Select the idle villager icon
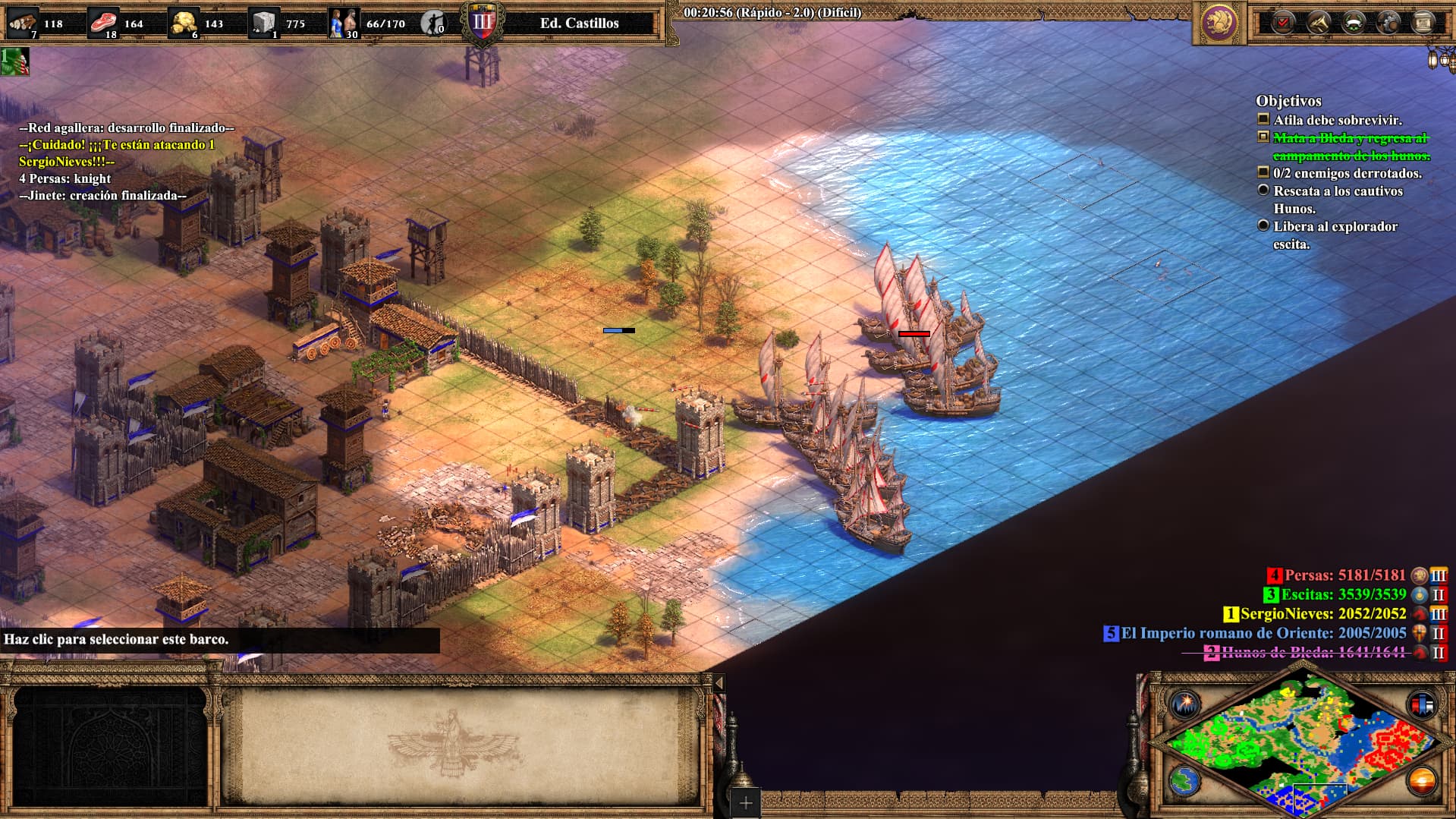Image resolution: width=1456 pixels, height=819 pixels. coord(433,23)
